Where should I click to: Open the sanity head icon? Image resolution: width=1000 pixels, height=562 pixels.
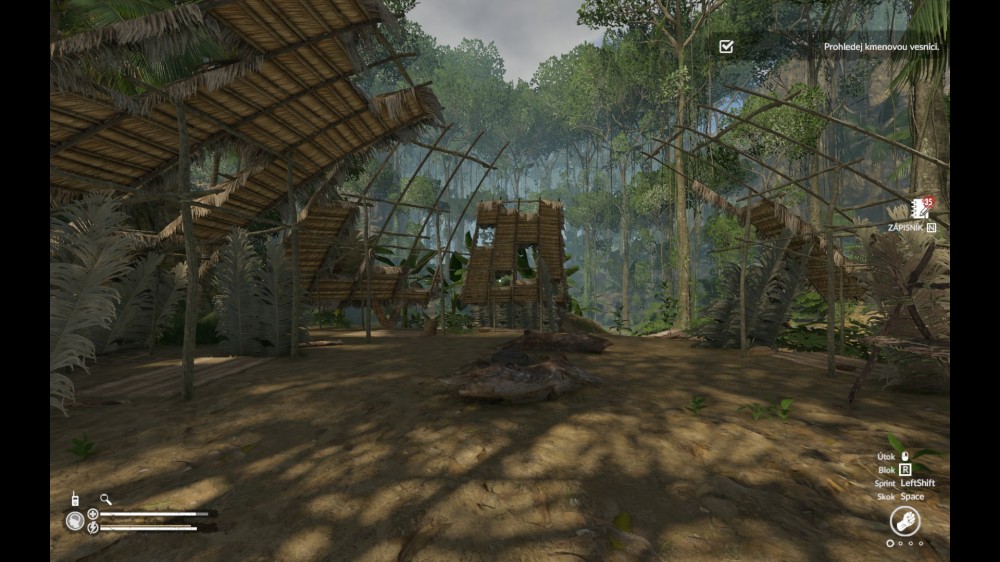(74, 520)
